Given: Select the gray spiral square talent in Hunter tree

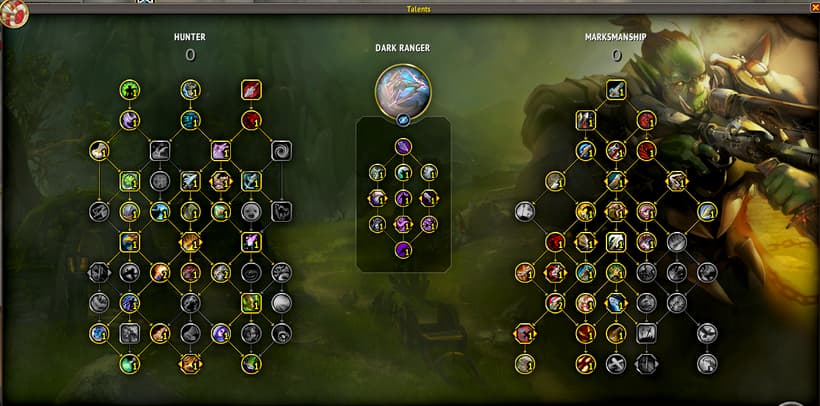Looking at the screenshot, I should 281,151.
